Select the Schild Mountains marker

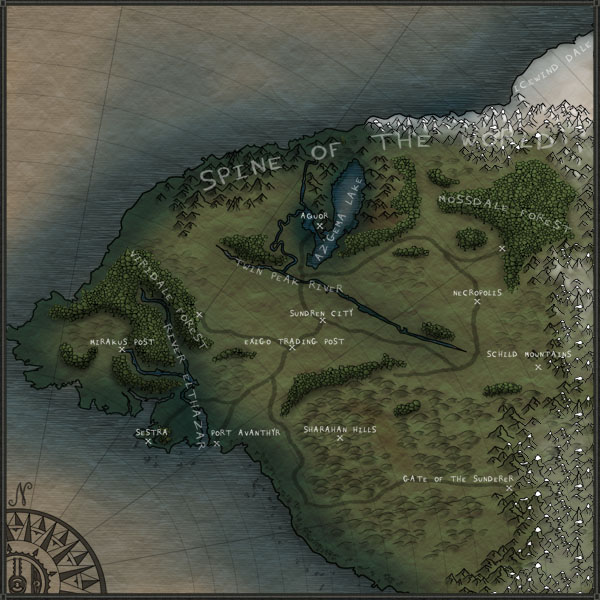(537, 366)
